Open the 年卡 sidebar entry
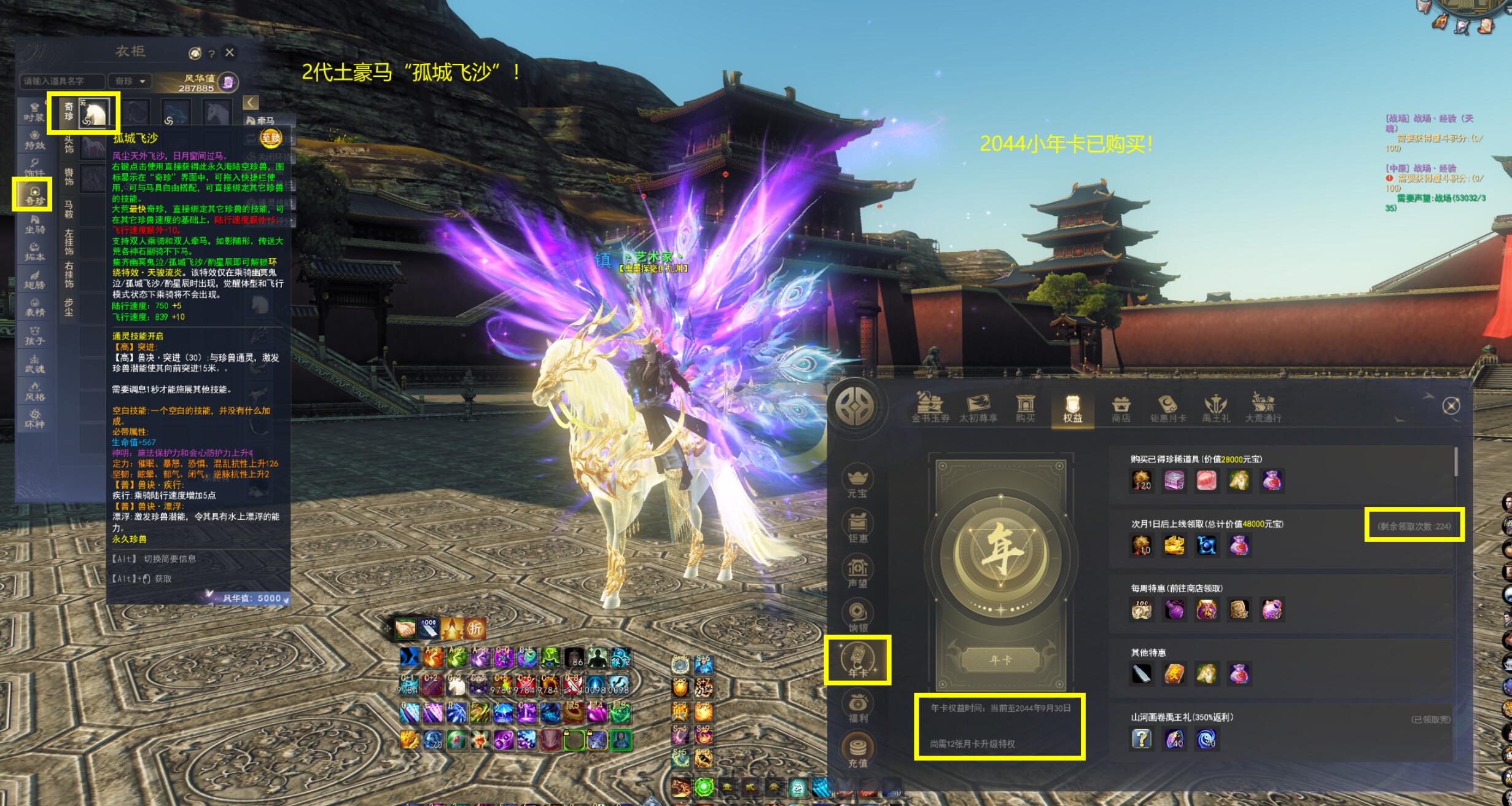 (858, 660)
